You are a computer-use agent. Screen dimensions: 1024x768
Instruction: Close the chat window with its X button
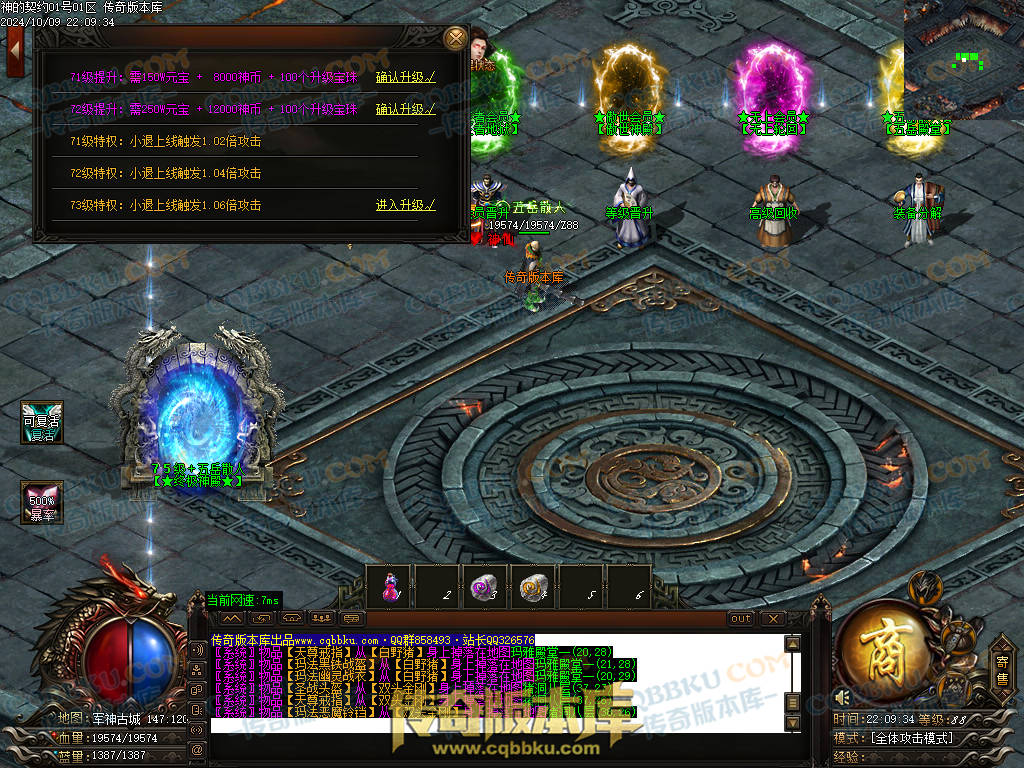pyautogui.click(x=771, y=619)
